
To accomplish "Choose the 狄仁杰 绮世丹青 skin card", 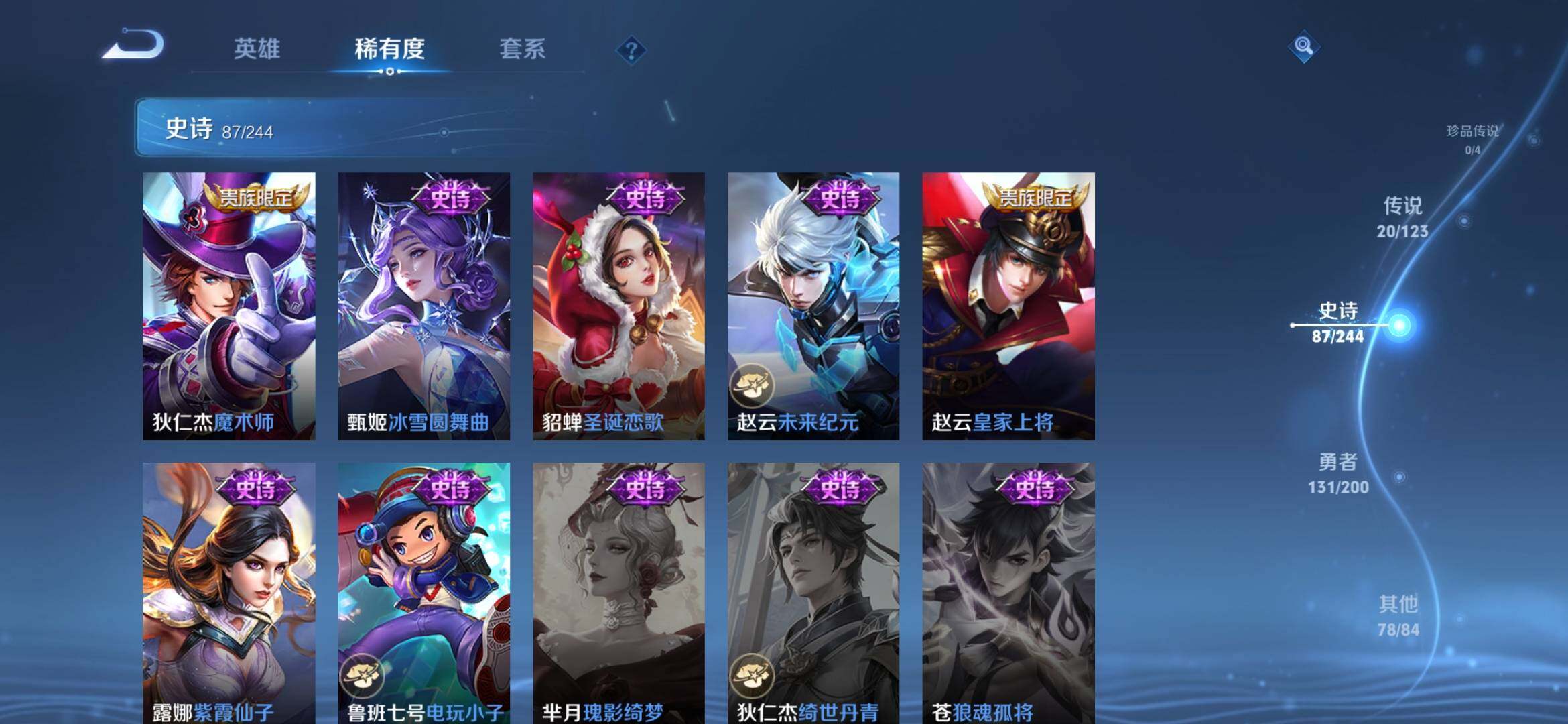I will [x=813, y=593].
